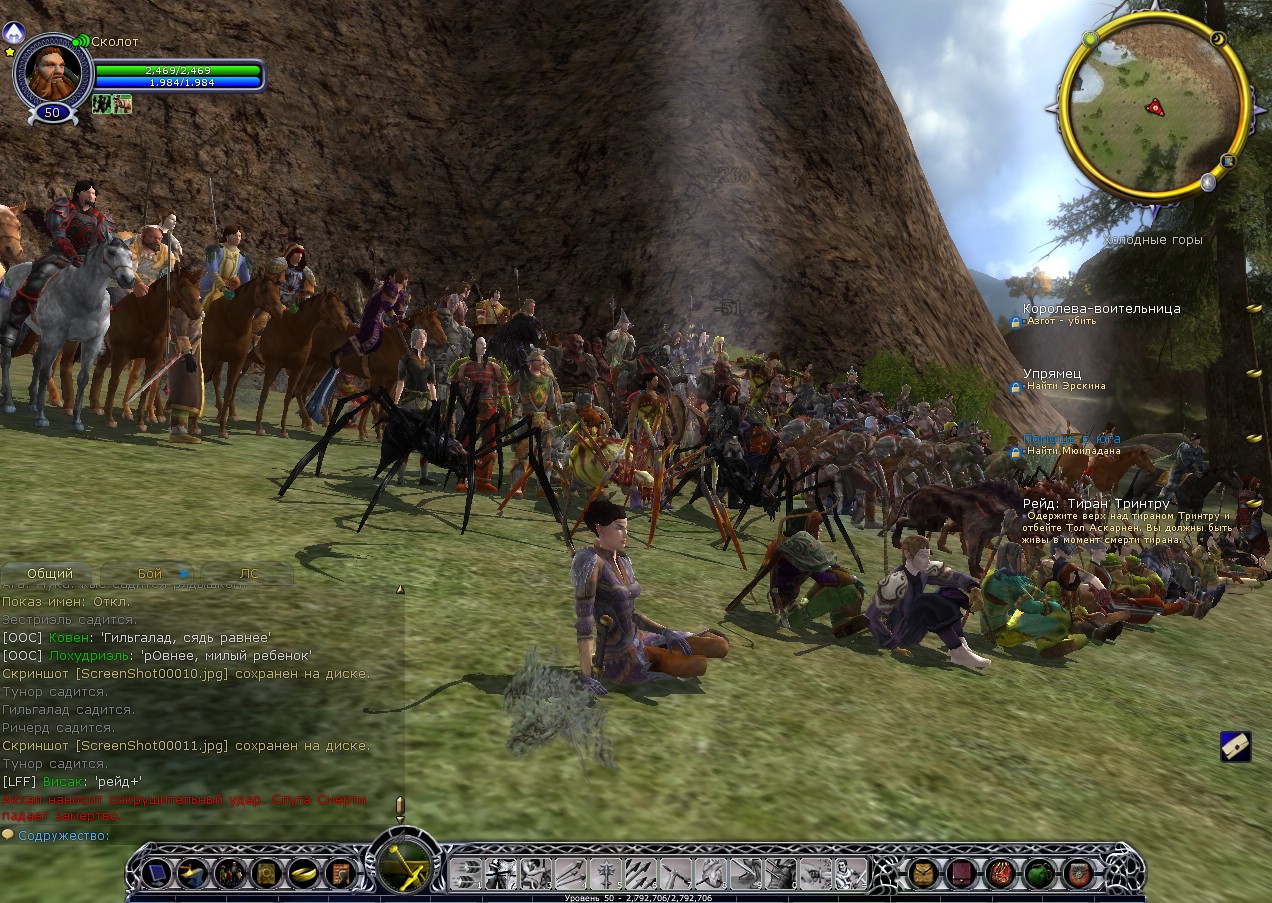
Task: Open the Рейд: Тиран Тринтру quest
Action: point(1096,504)
